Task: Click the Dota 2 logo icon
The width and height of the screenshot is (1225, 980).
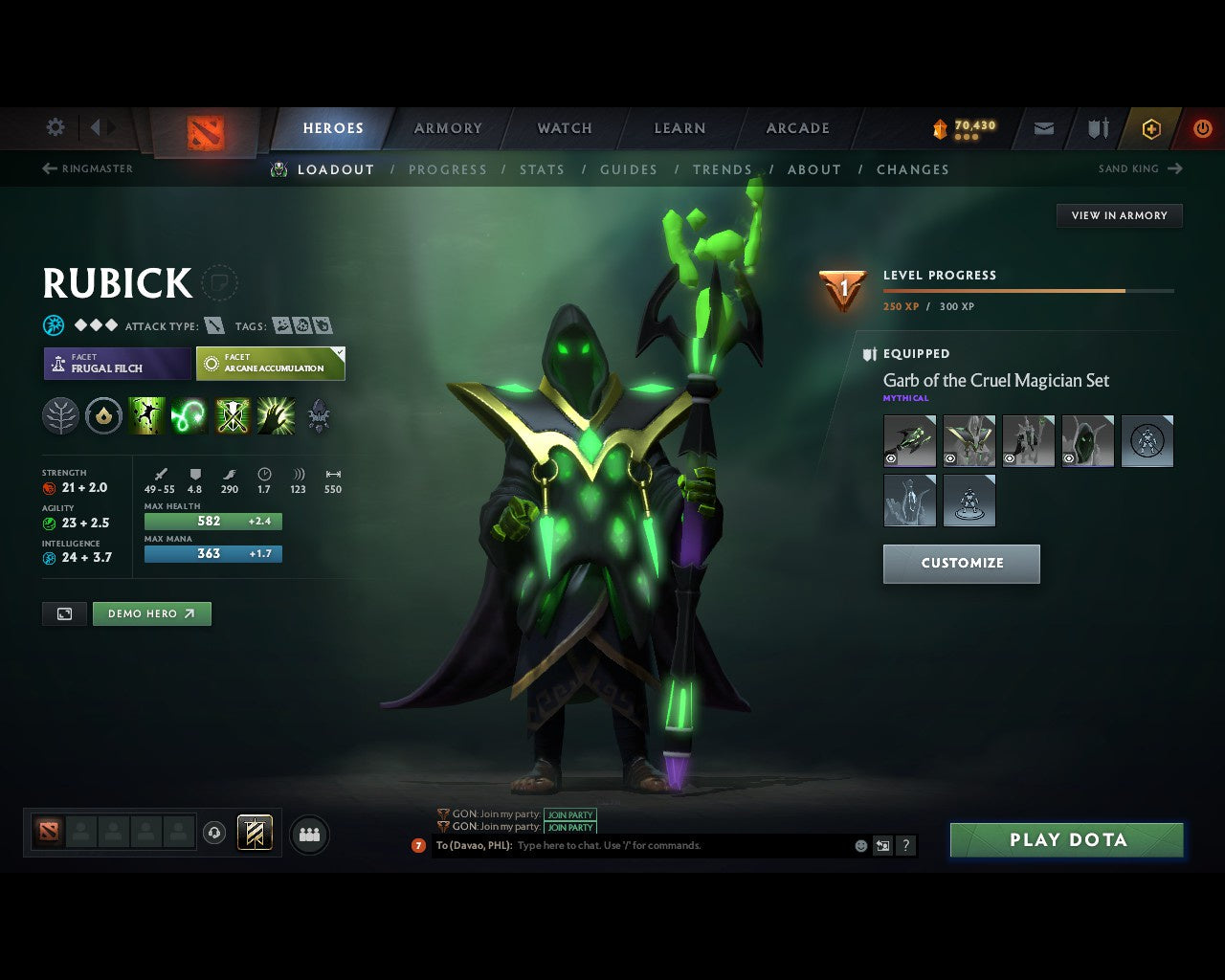Action: 204,131
